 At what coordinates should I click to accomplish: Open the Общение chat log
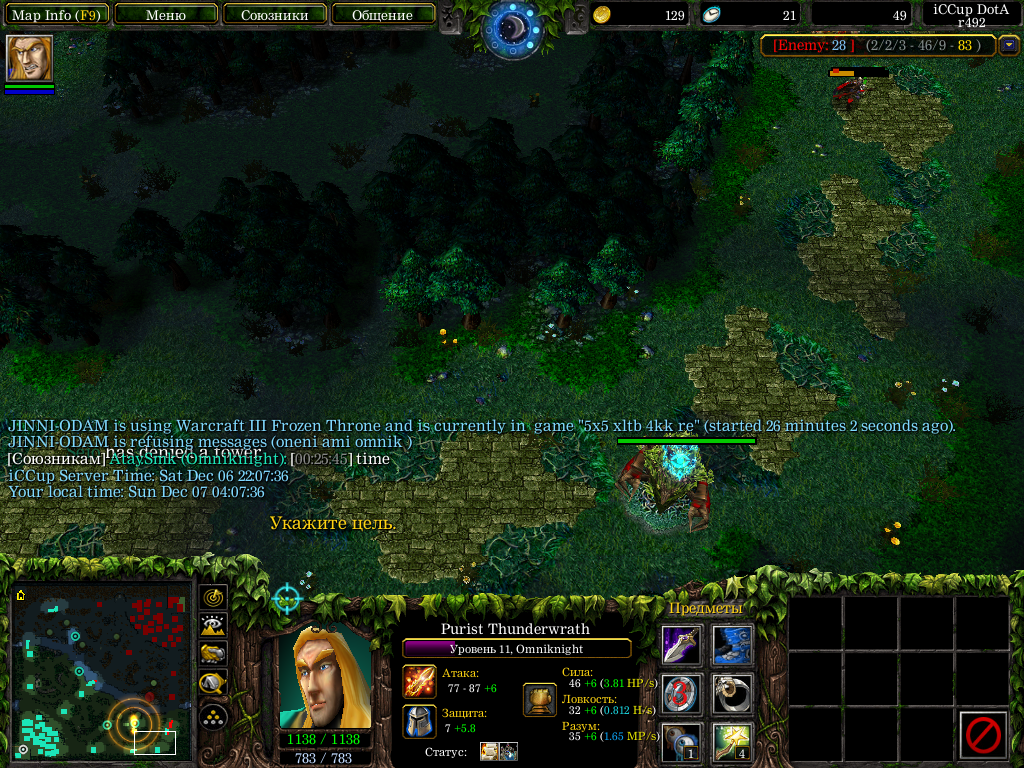pyautogui.click(x=382, y=15)
